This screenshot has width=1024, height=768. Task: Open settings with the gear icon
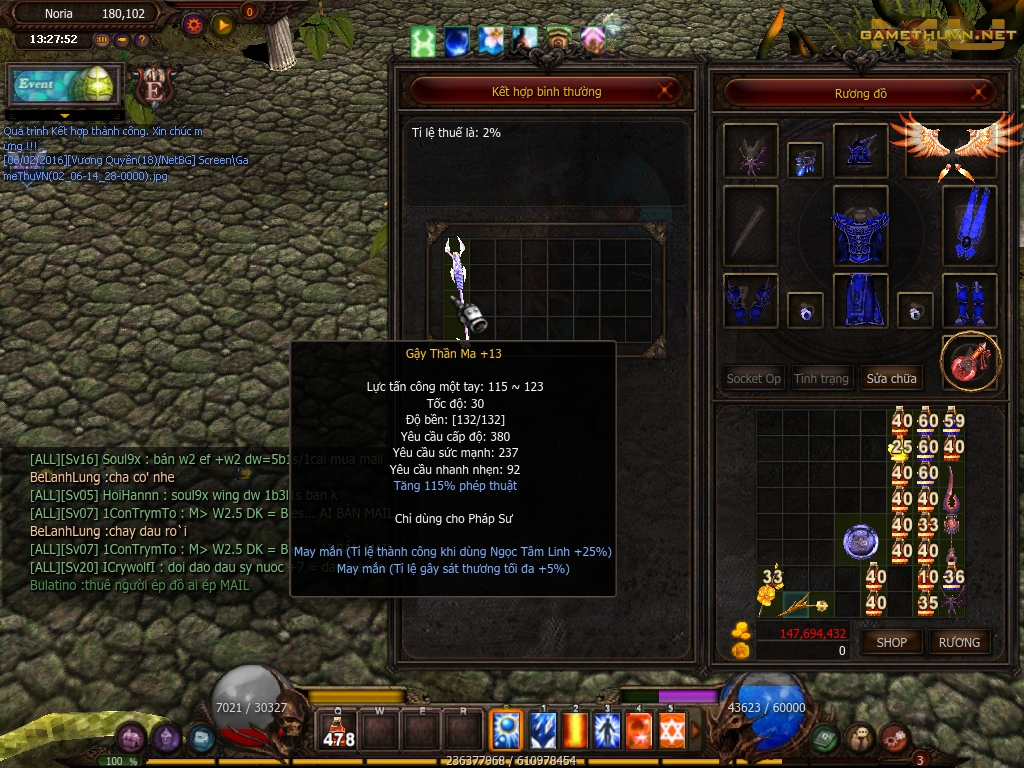pos(194,25)
